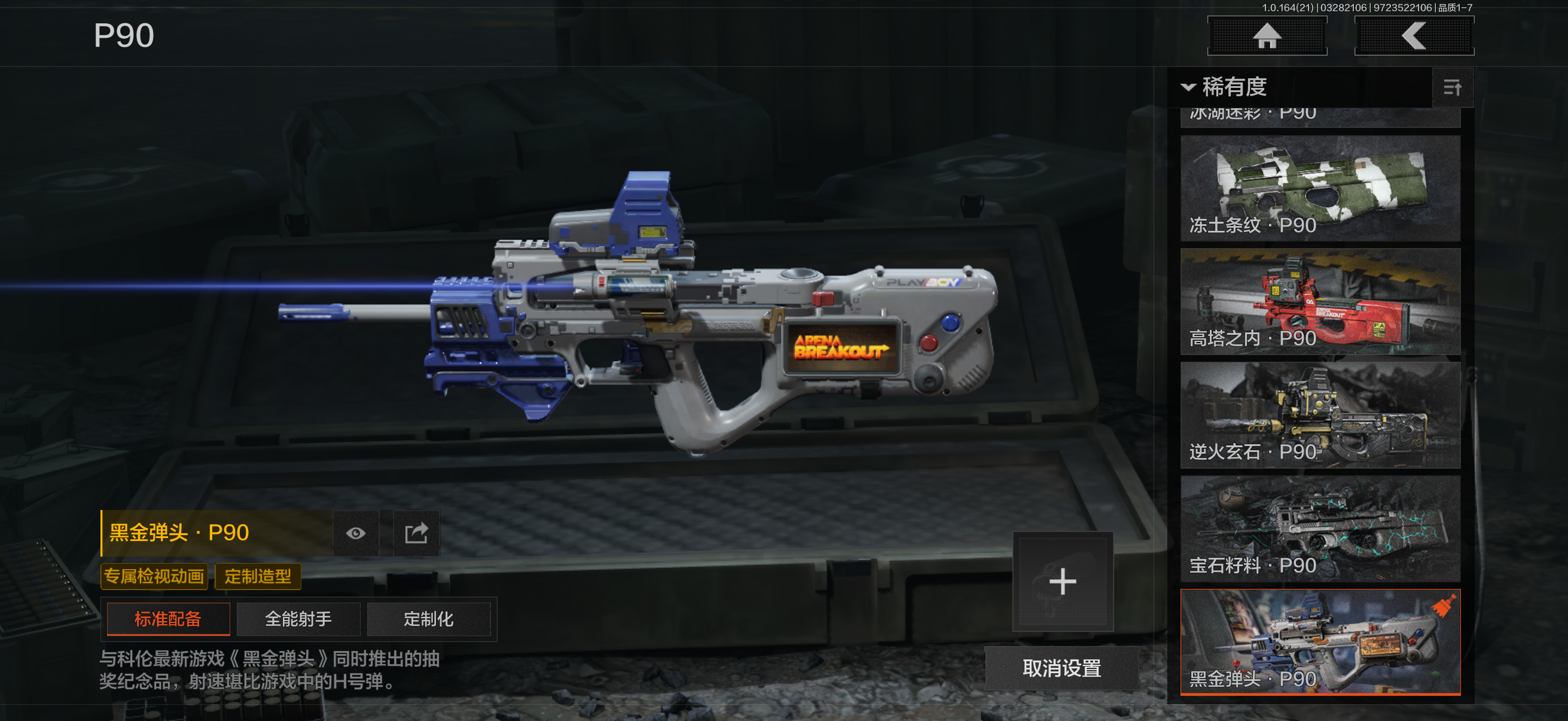The width and height of the screenshot is (1568, 721).
Task: Add a charm with the plus slot
Action: pyautogui.click(x=1062, y=582)
